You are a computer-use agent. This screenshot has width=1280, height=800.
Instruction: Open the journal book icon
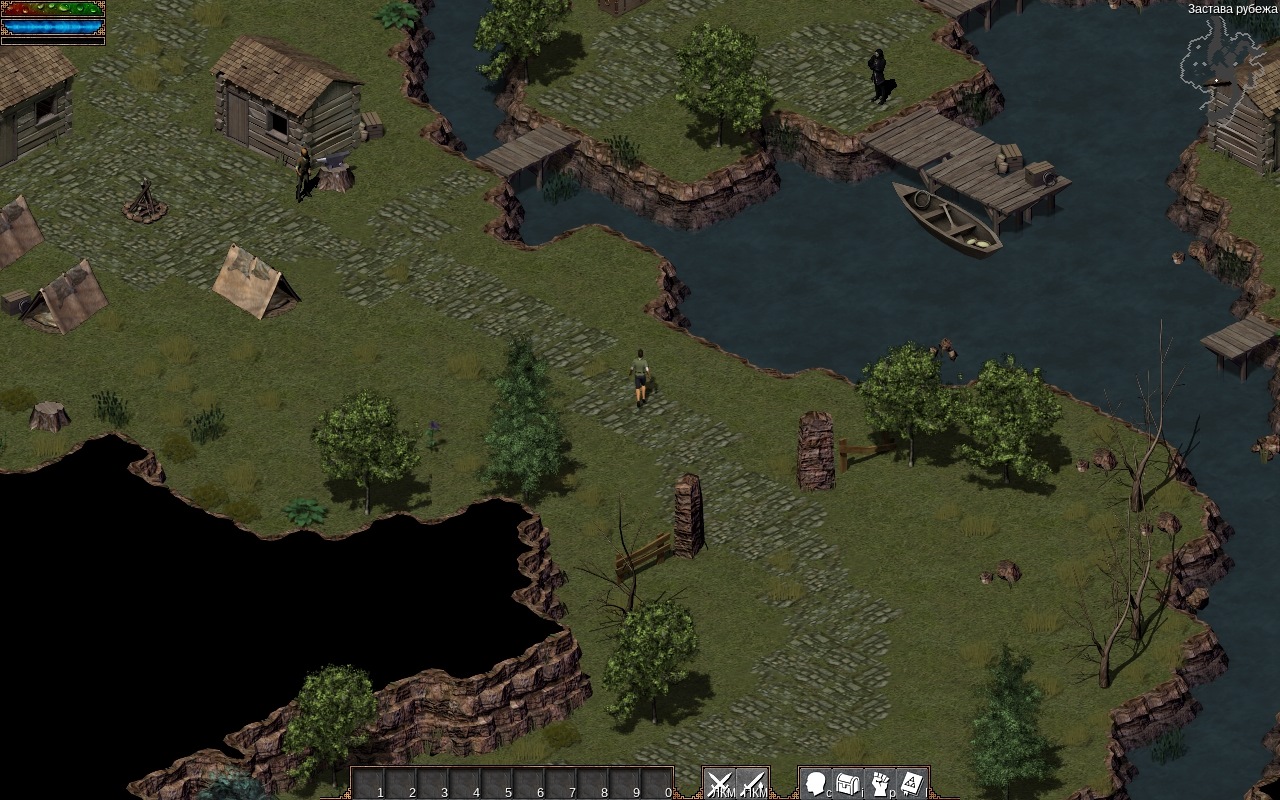[912, 783]
